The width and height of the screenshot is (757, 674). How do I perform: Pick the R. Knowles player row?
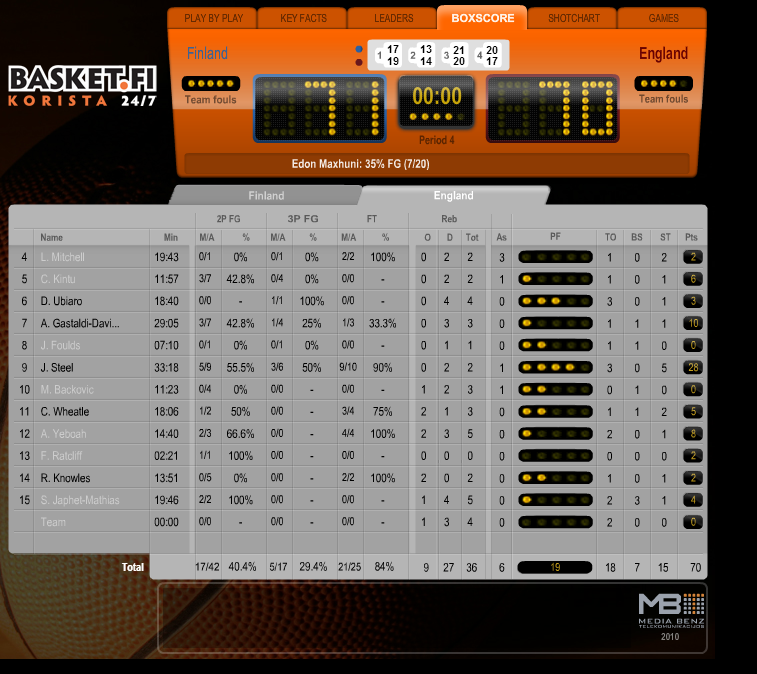(x=65, y=478)
